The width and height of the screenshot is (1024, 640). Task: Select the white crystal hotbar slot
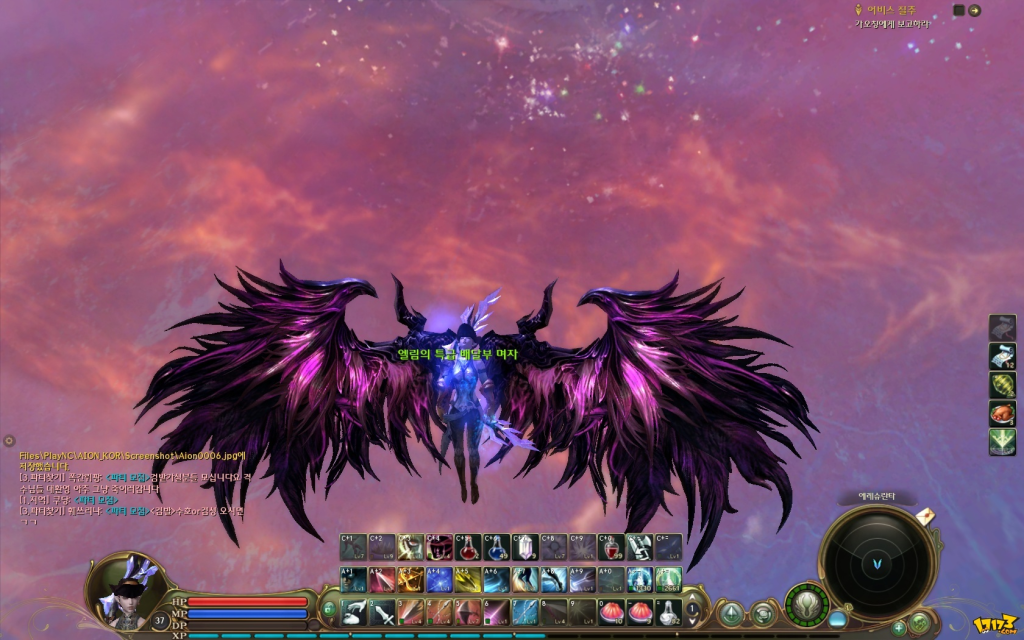click(x=525, y=547)
